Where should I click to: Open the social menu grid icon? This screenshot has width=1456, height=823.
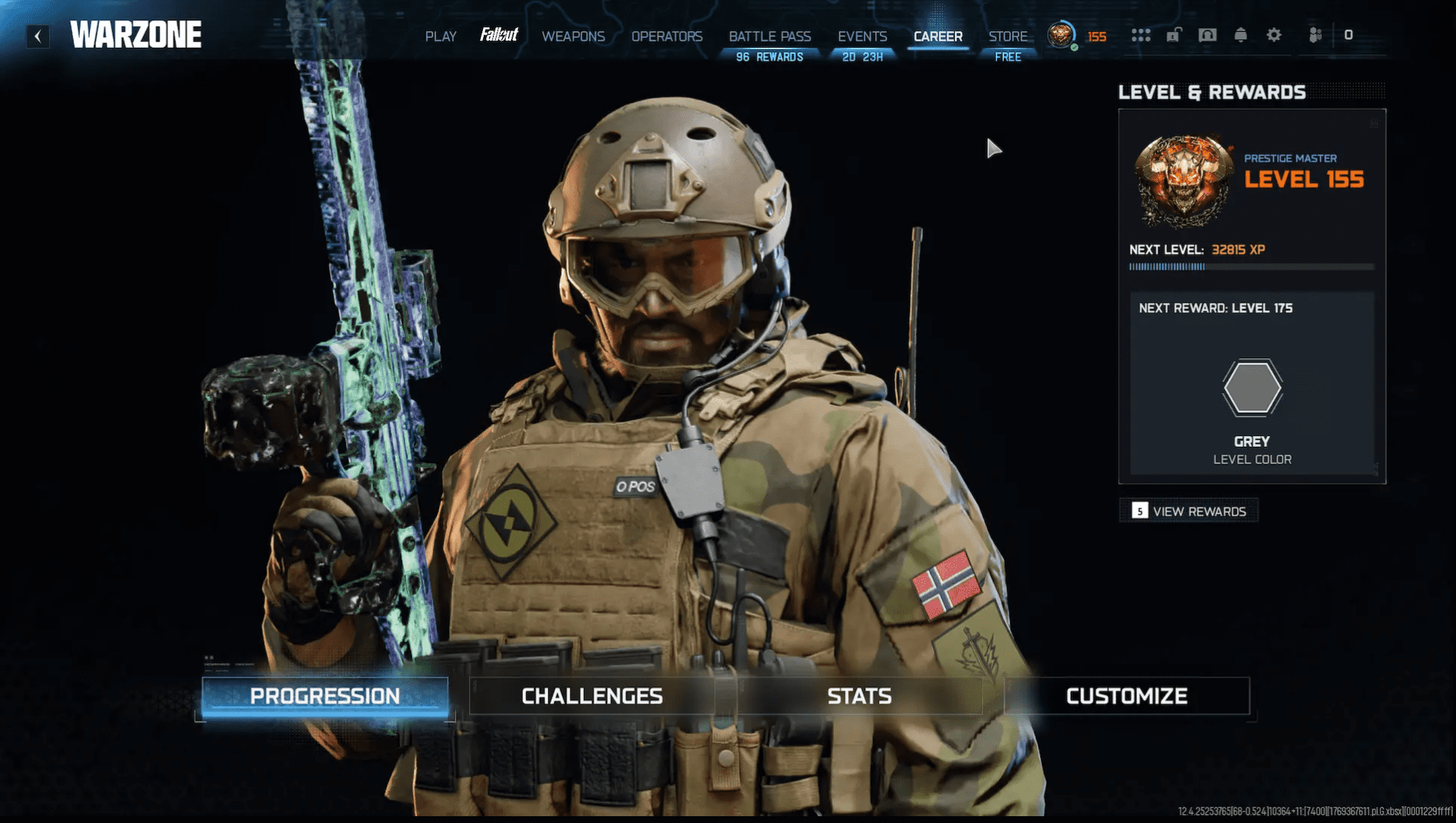click(x=1141, y=35)
